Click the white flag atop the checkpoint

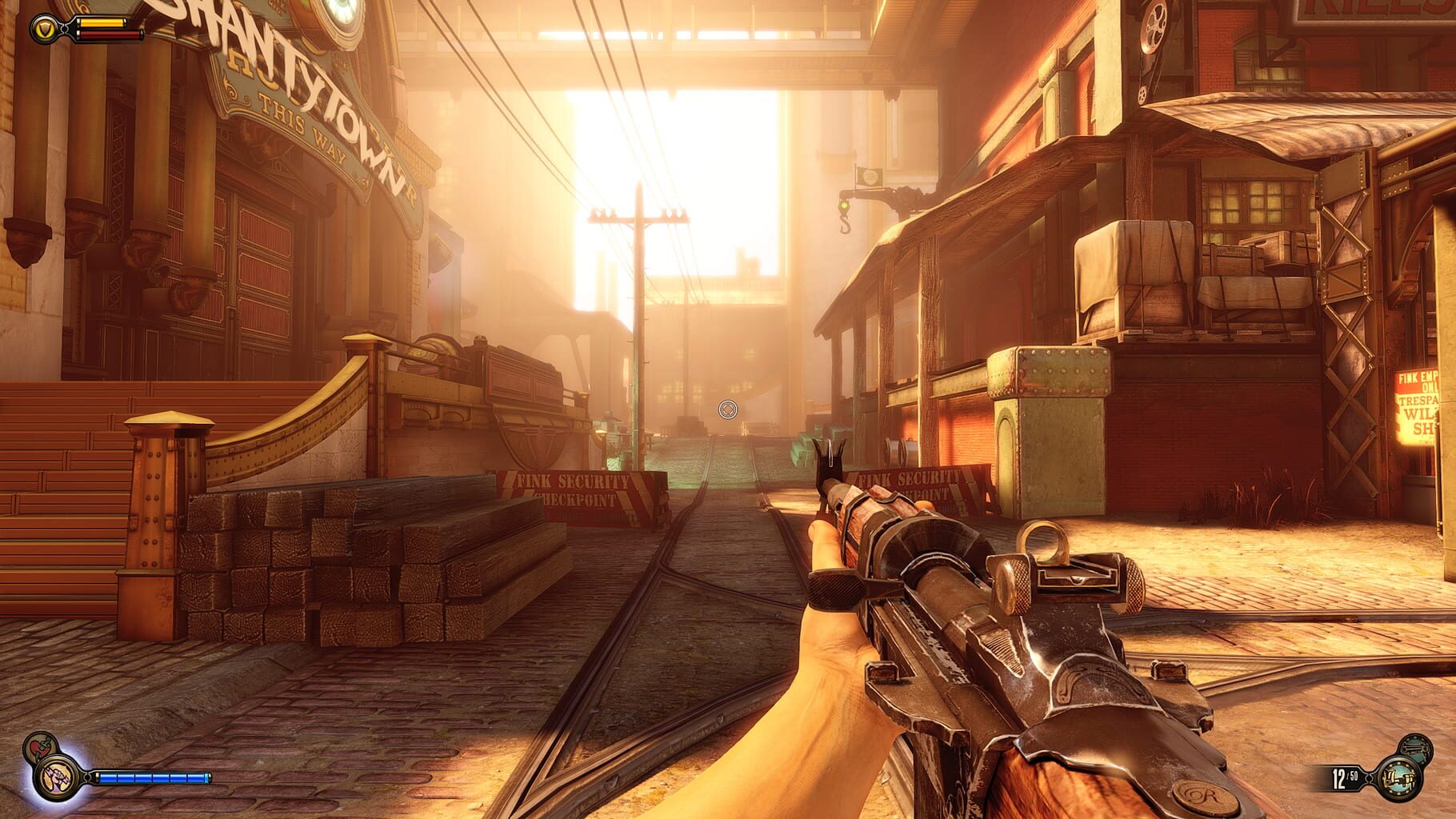pyautogui.click(x=870, y=174)
